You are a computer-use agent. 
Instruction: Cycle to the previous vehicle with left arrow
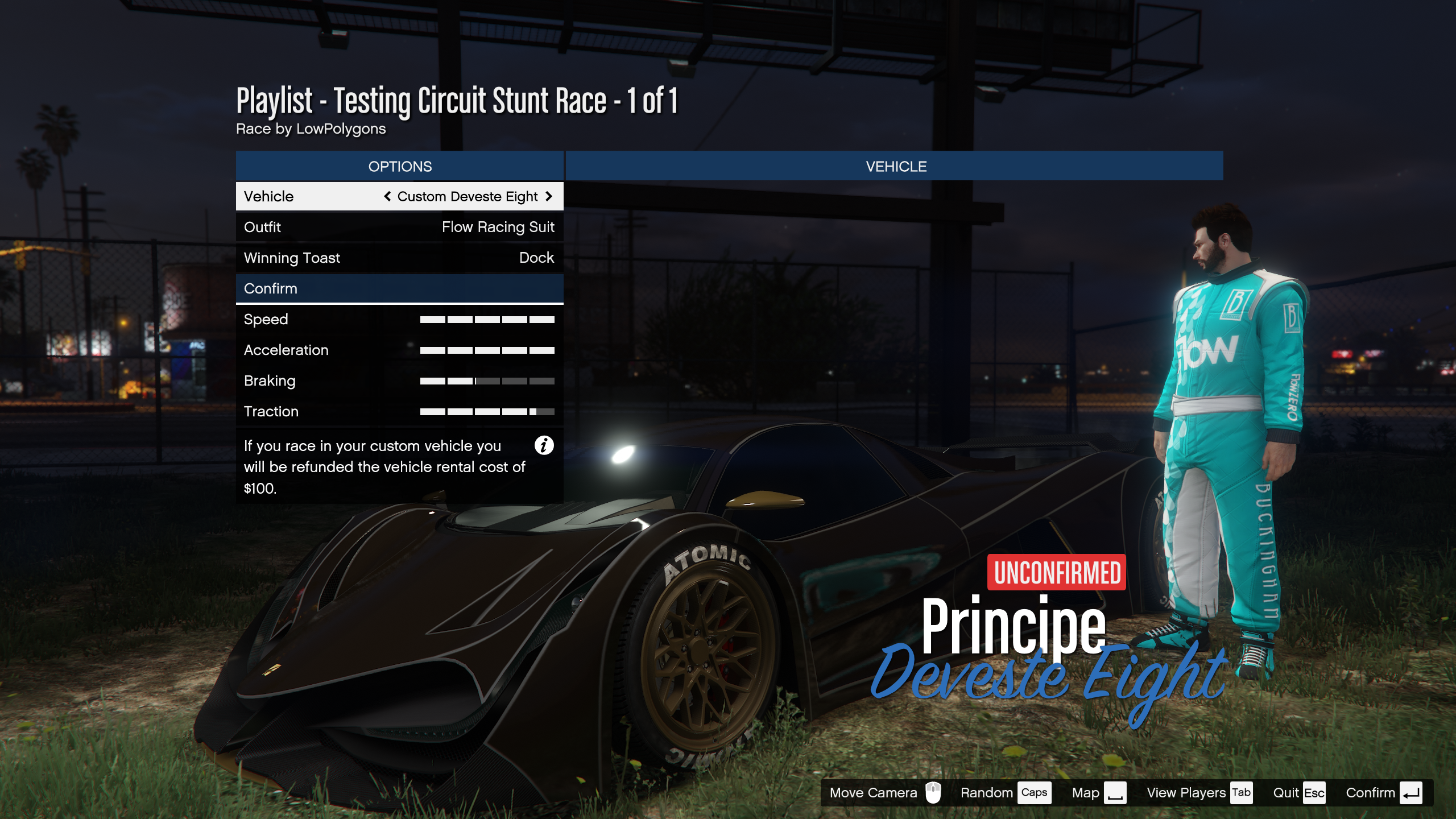387,196
